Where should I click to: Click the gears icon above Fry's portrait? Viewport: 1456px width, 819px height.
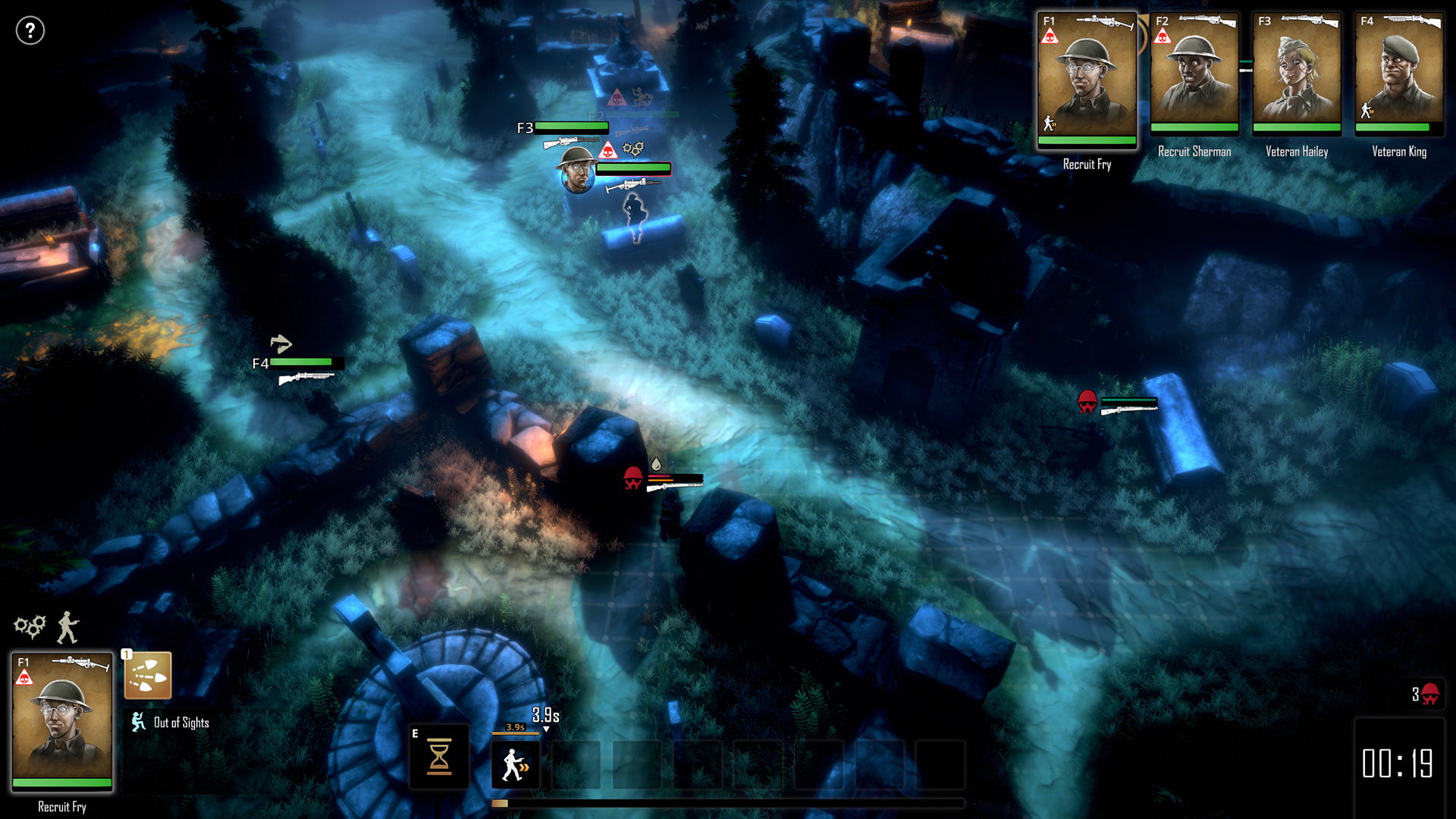pos(30,626)
